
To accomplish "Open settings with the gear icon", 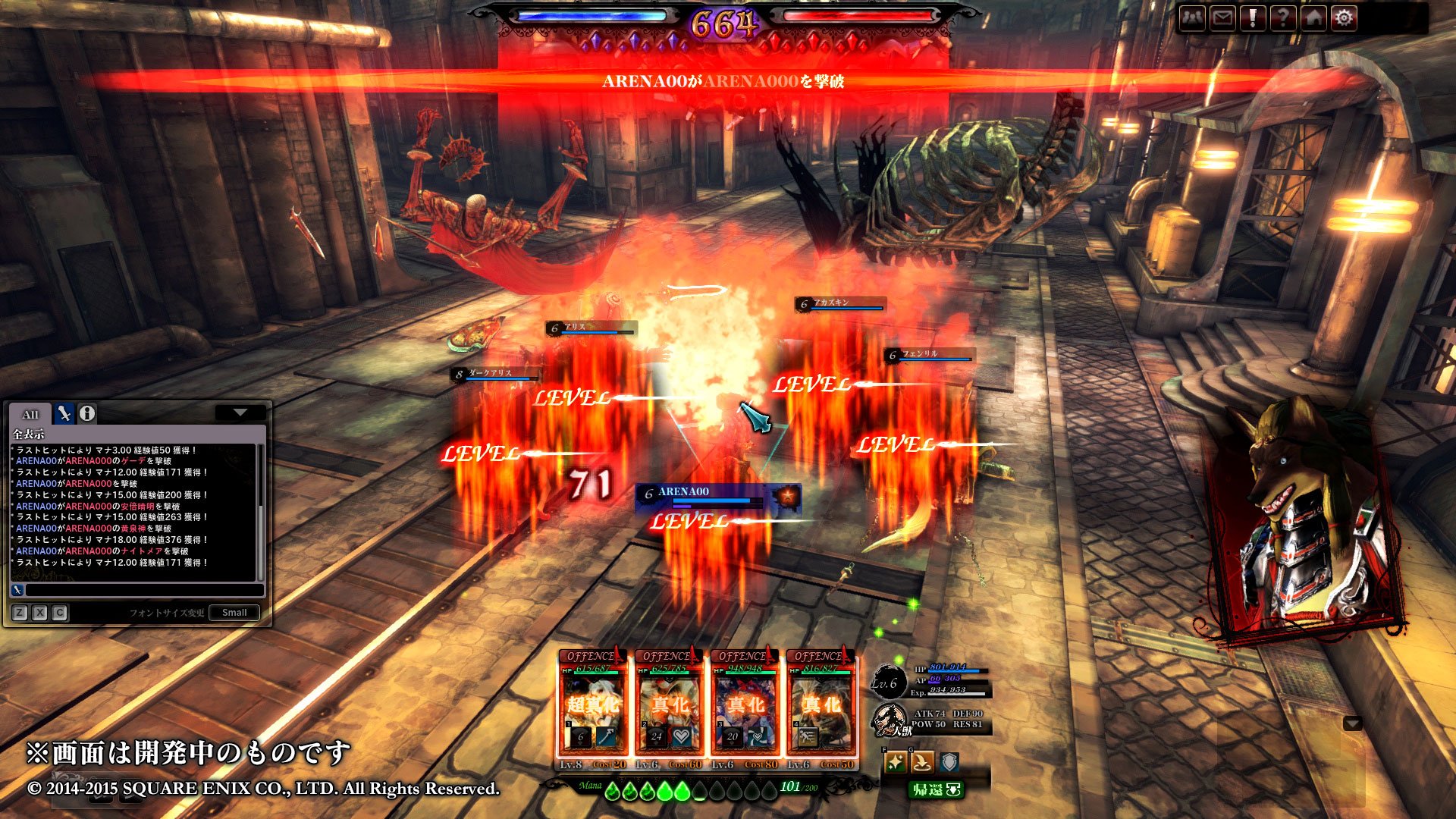I will (1344, 17).
